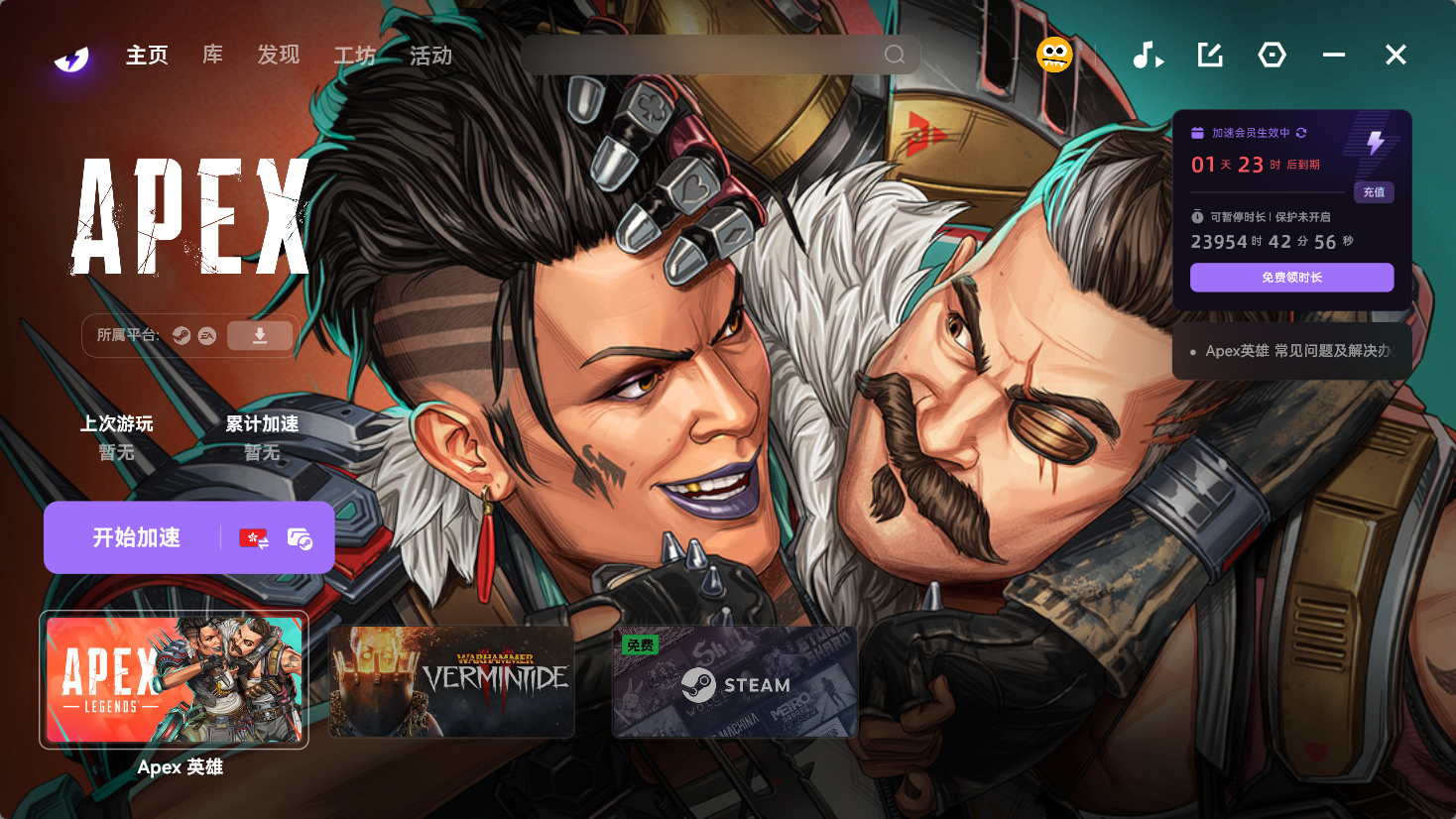Image resolution: width=1456 pixels, height=819 pixels.
Task: Click the pause-timer clock icon on membership card
Action: click(x=1198, y=214)
